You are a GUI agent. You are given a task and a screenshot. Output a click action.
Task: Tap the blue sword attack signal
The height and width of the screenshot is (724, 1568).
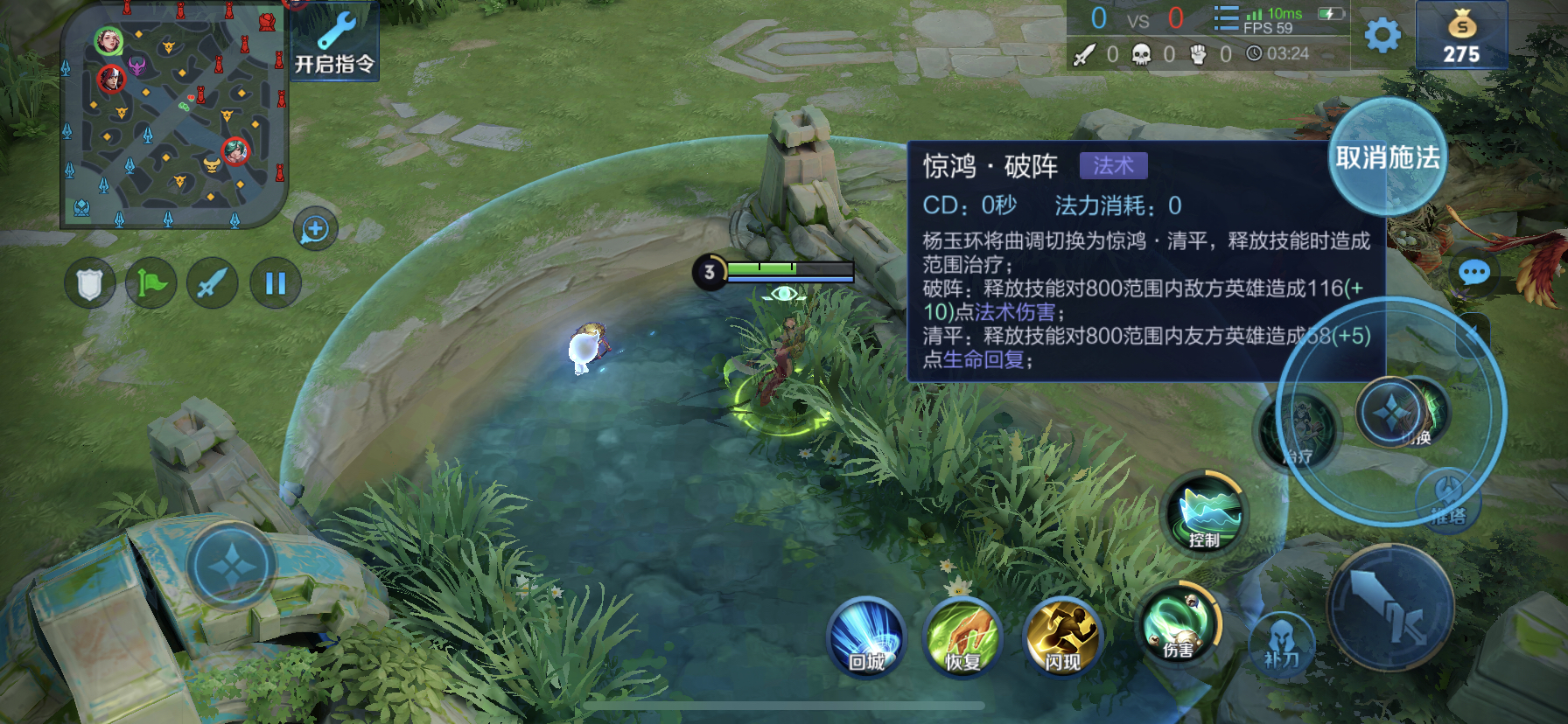213,284
